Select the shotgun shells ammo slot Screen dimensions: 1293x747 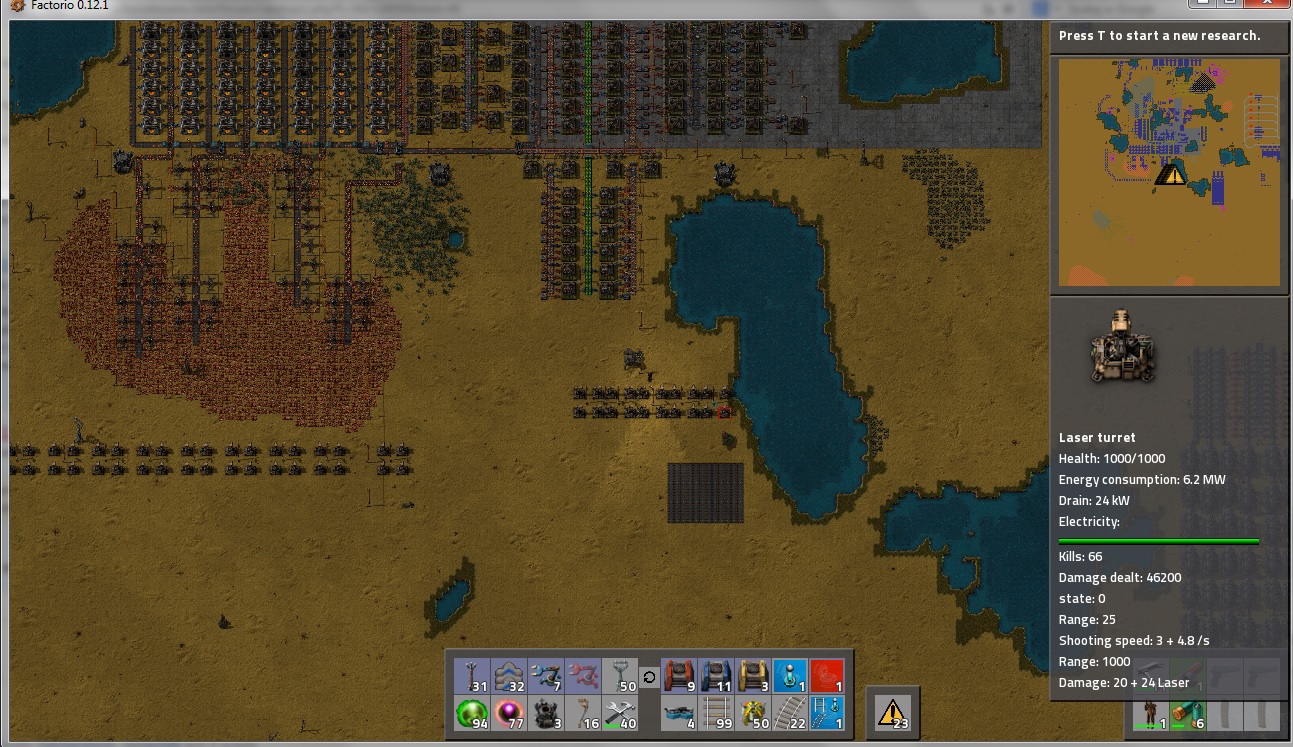click(x=1186, y=713)
